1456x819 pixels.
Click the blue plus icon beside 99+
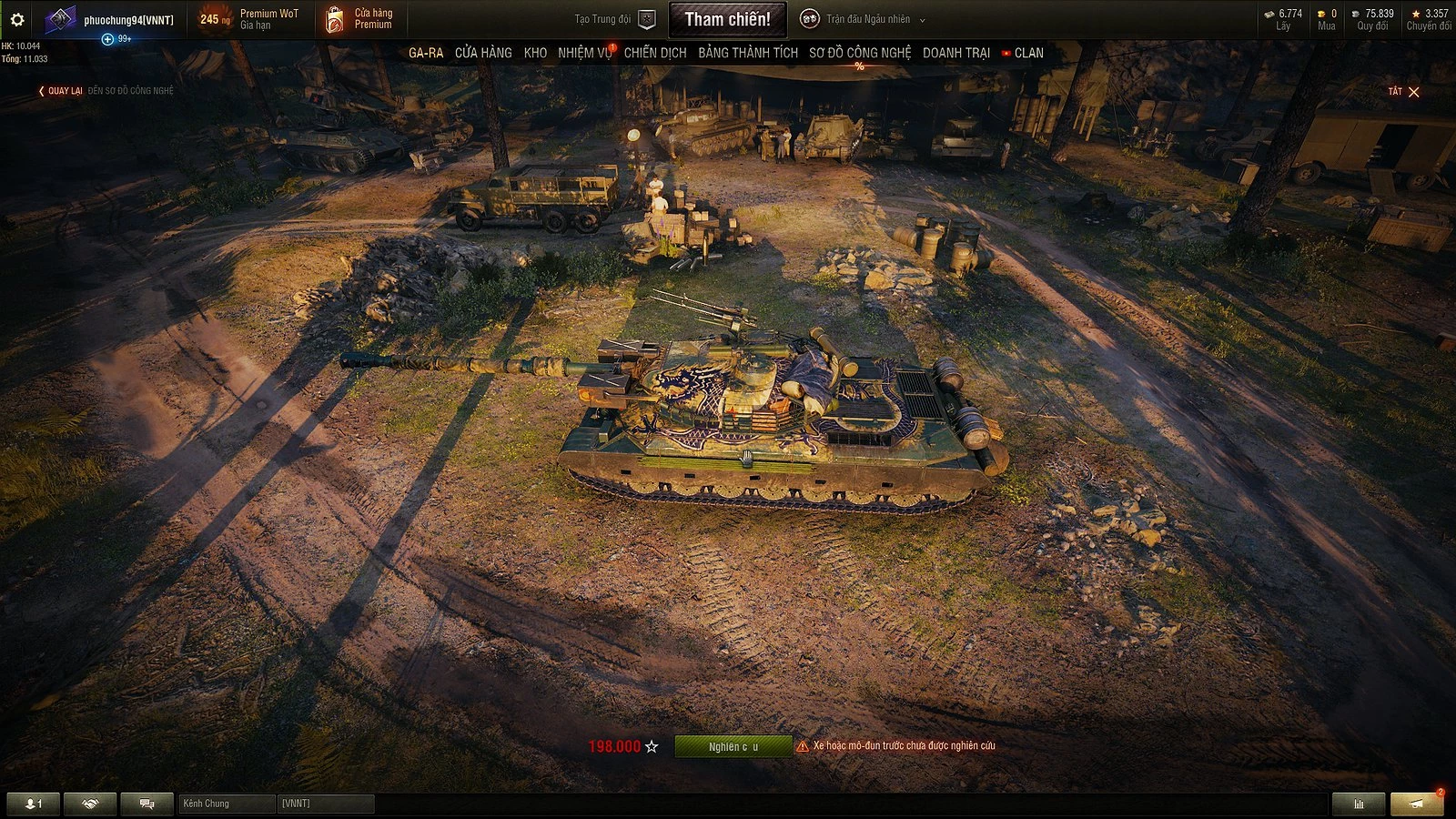[109, 38]
